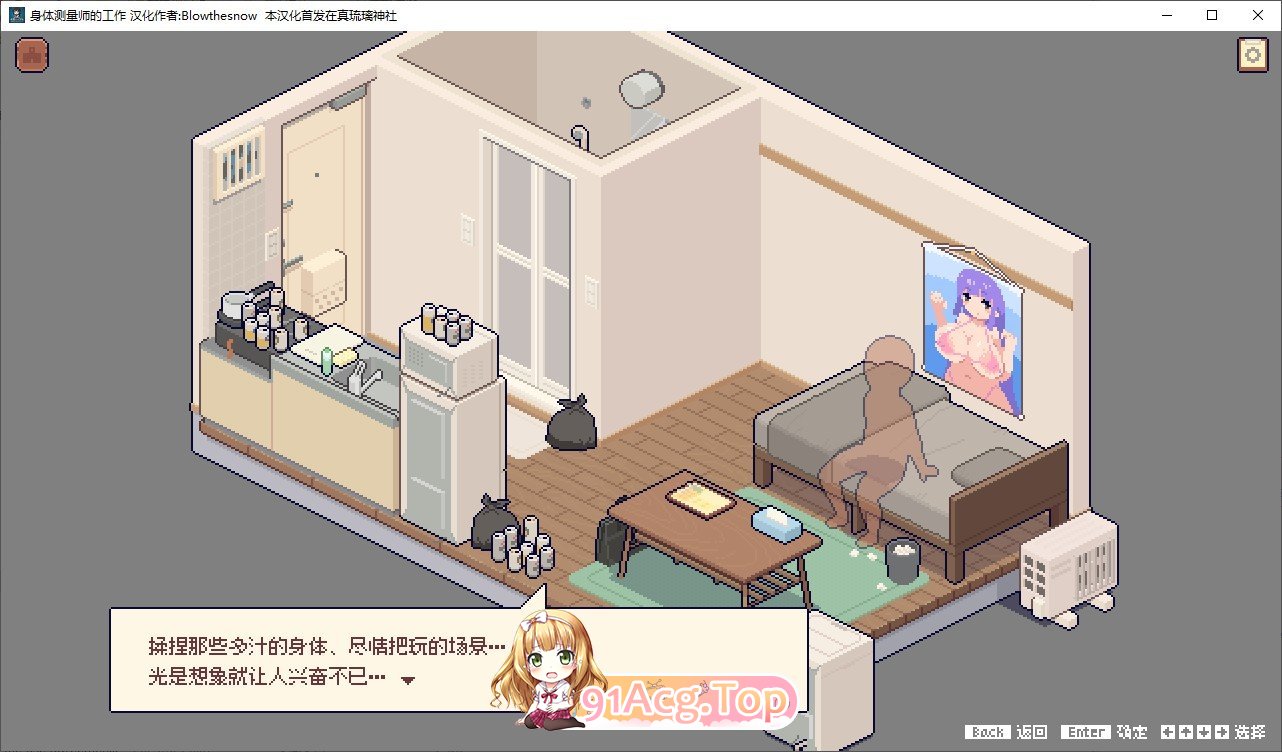Click the left arrow key icon near 选择
This screenshot has width=1282, height=752.
1167,732
